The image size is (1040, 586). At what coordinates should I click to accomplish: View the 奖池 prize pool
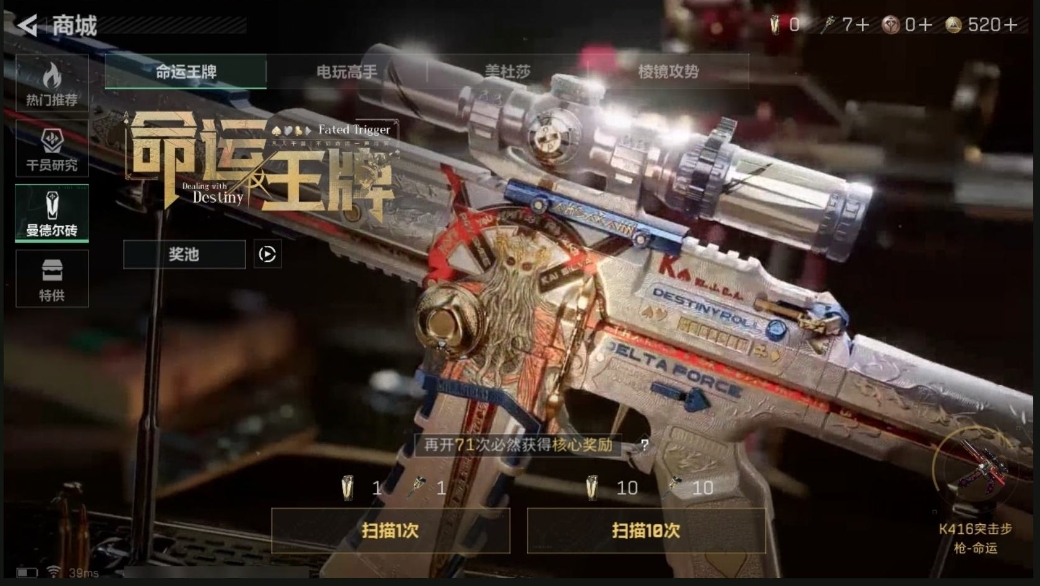point(184,254)
